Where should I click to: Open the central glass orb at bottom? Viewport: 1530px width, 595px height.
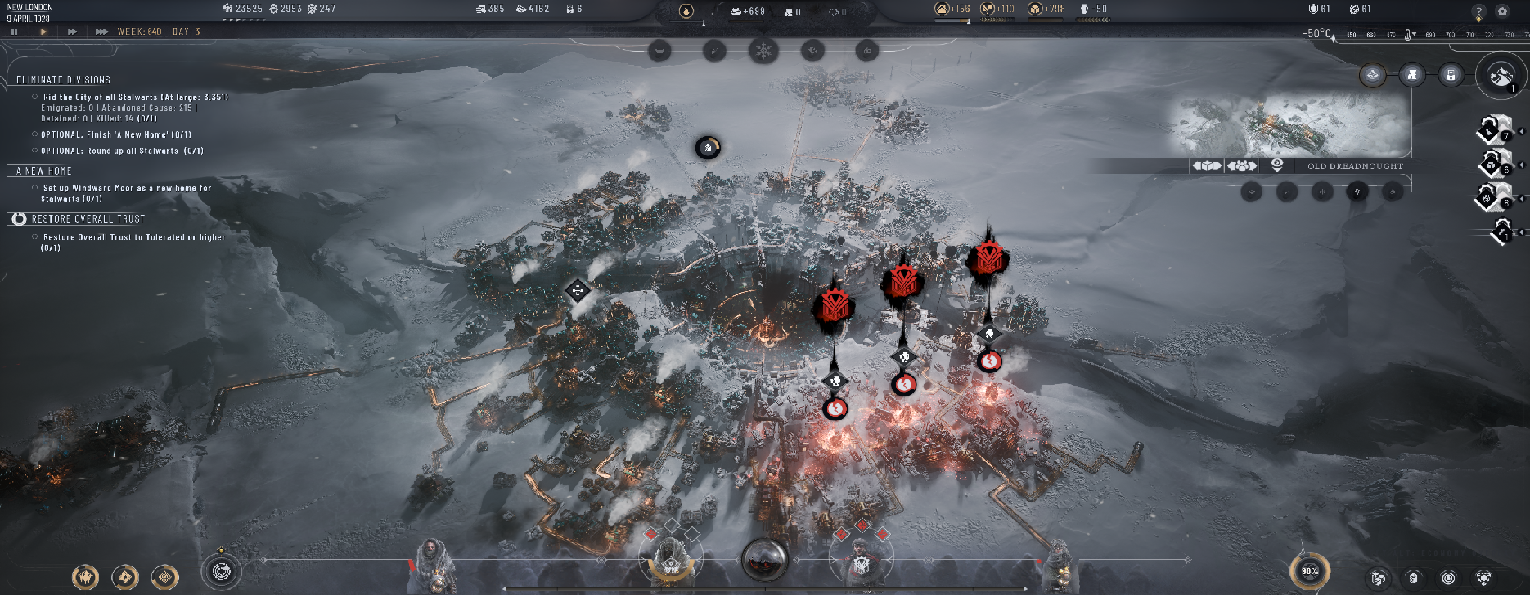pos(765,559)
